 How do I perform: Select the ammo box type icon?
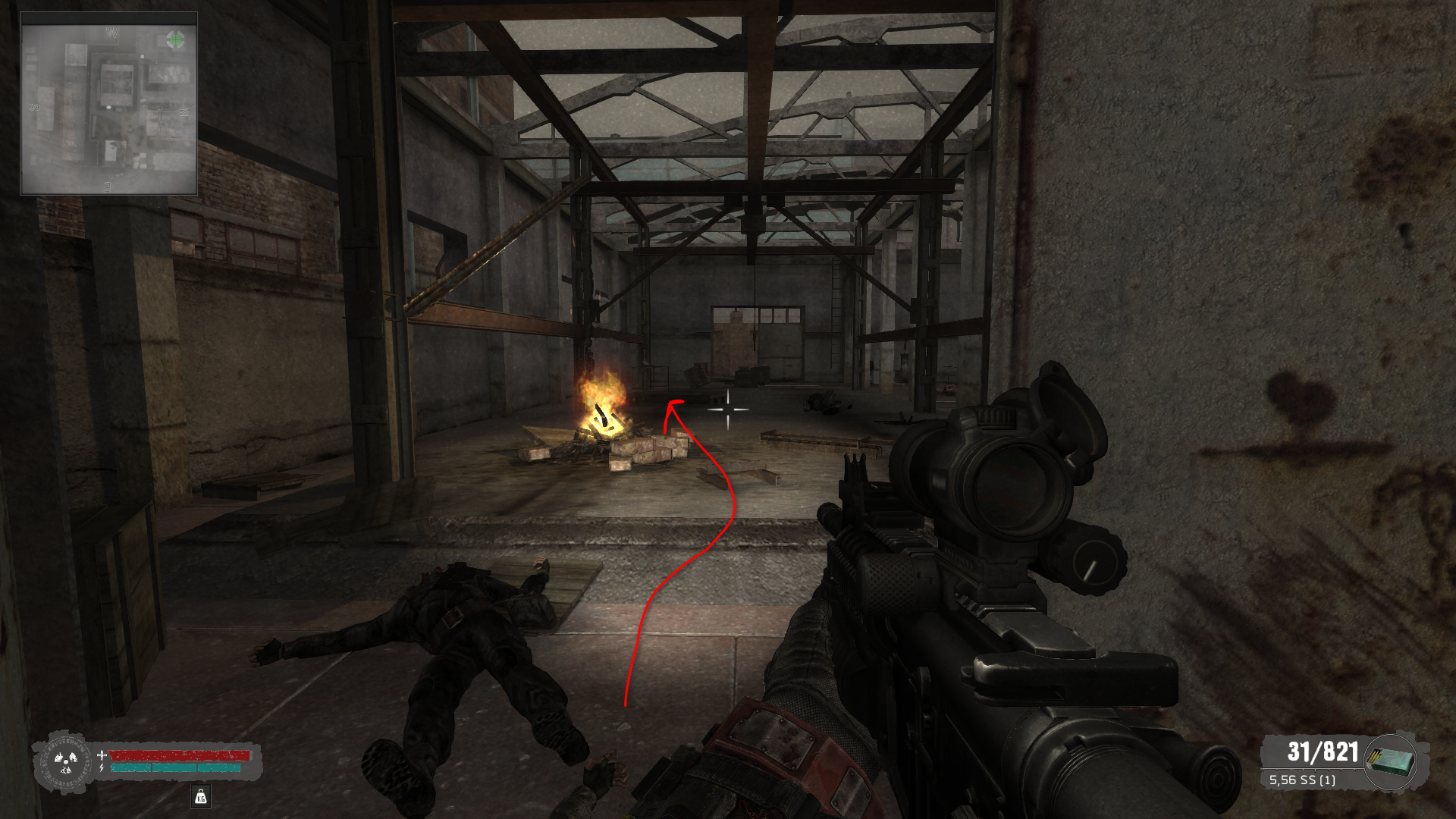tap(1391, 761)
